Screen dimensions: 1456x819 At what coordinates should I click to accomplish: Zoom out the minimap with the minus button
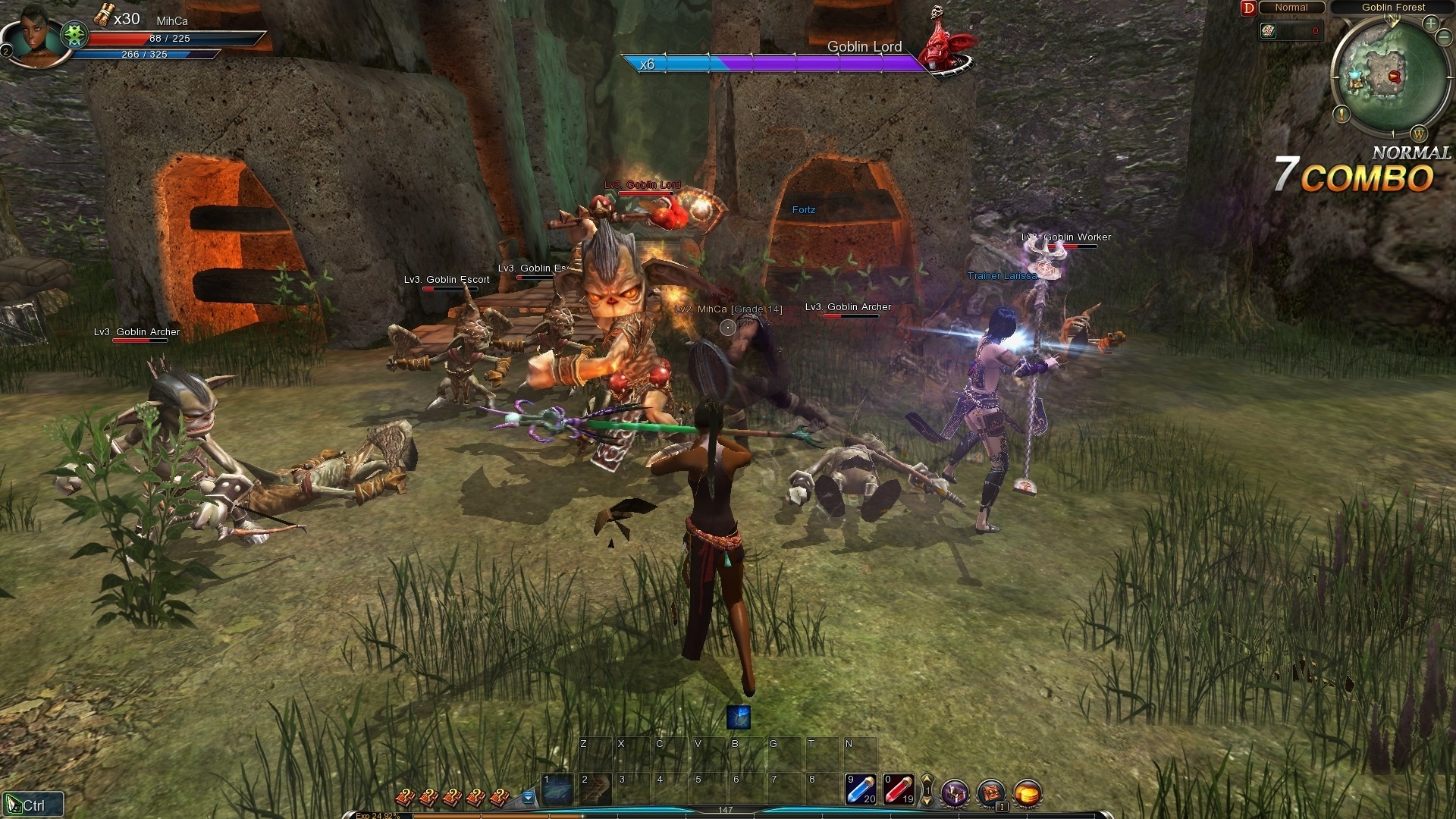(x=1444, y=36)
